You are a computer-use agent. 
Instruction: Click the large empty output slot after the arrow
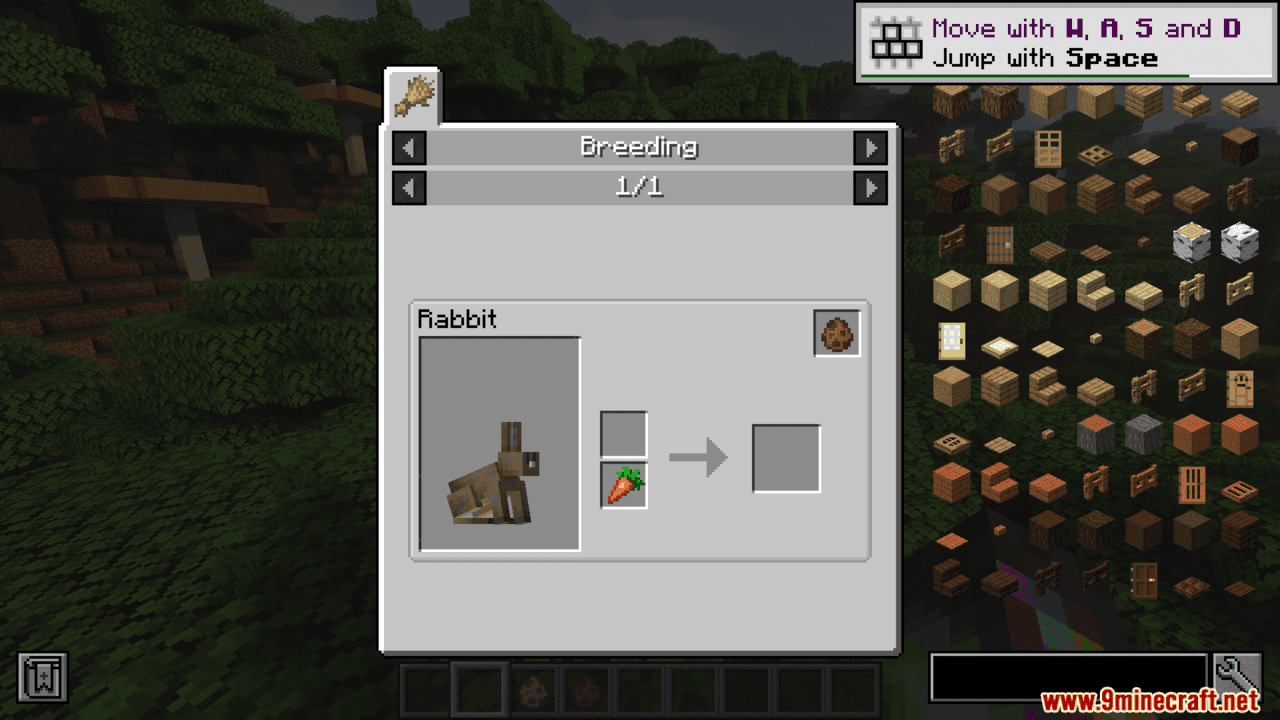click(786, 459)
